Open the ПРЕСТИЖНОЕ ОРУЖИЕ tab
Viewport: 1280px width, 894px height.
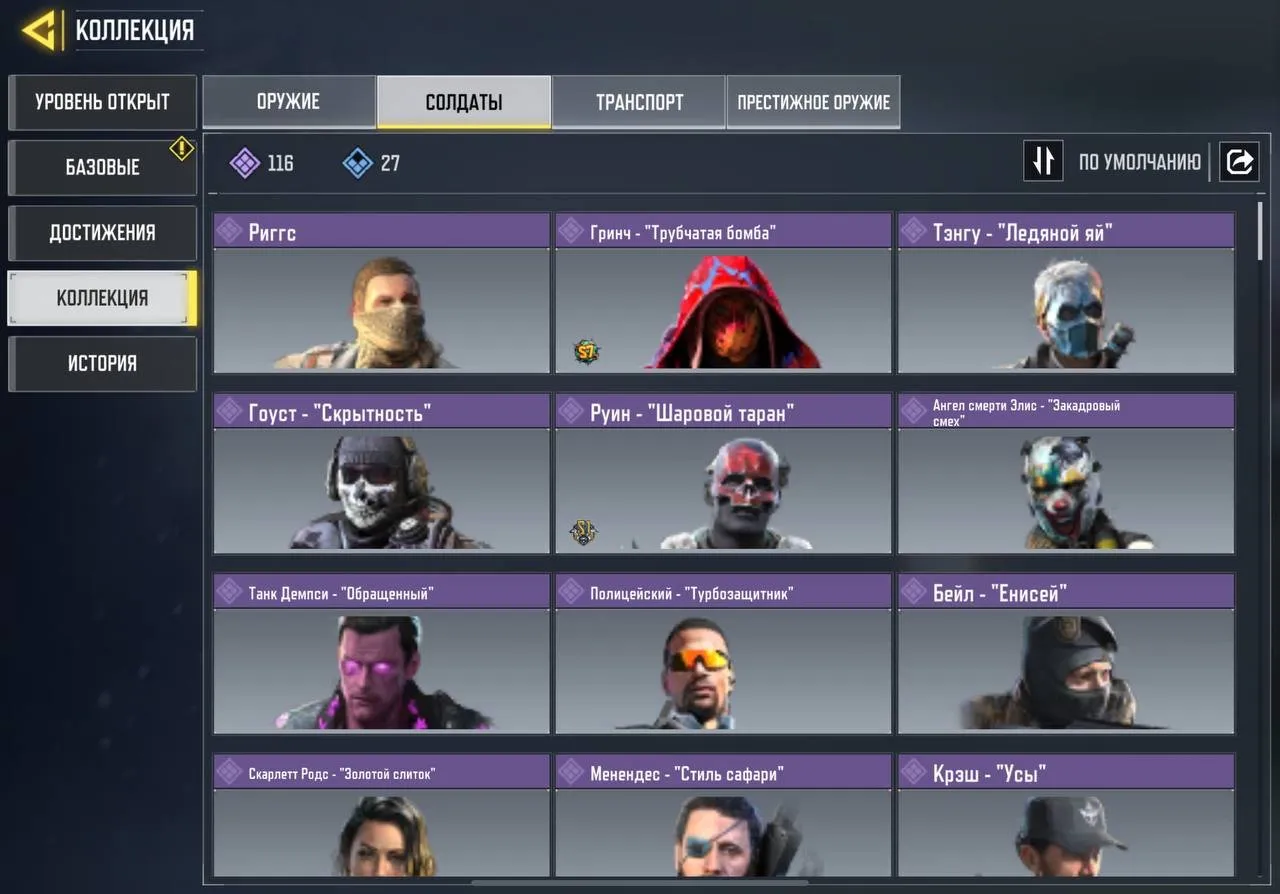[813, 101]
